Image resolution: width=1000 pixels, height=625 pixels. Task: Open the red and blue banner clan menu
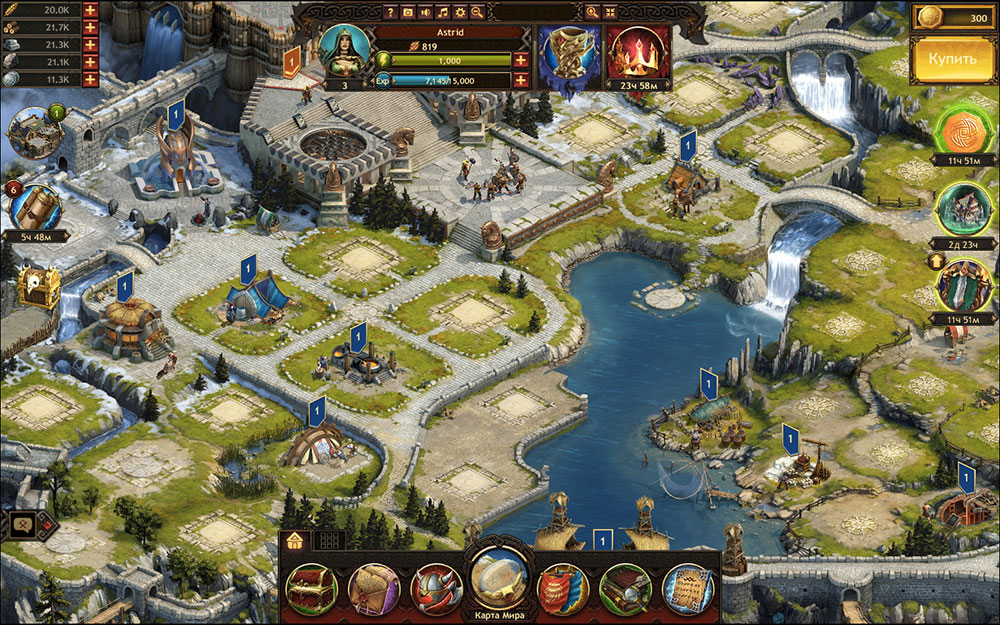pos(563,590)
